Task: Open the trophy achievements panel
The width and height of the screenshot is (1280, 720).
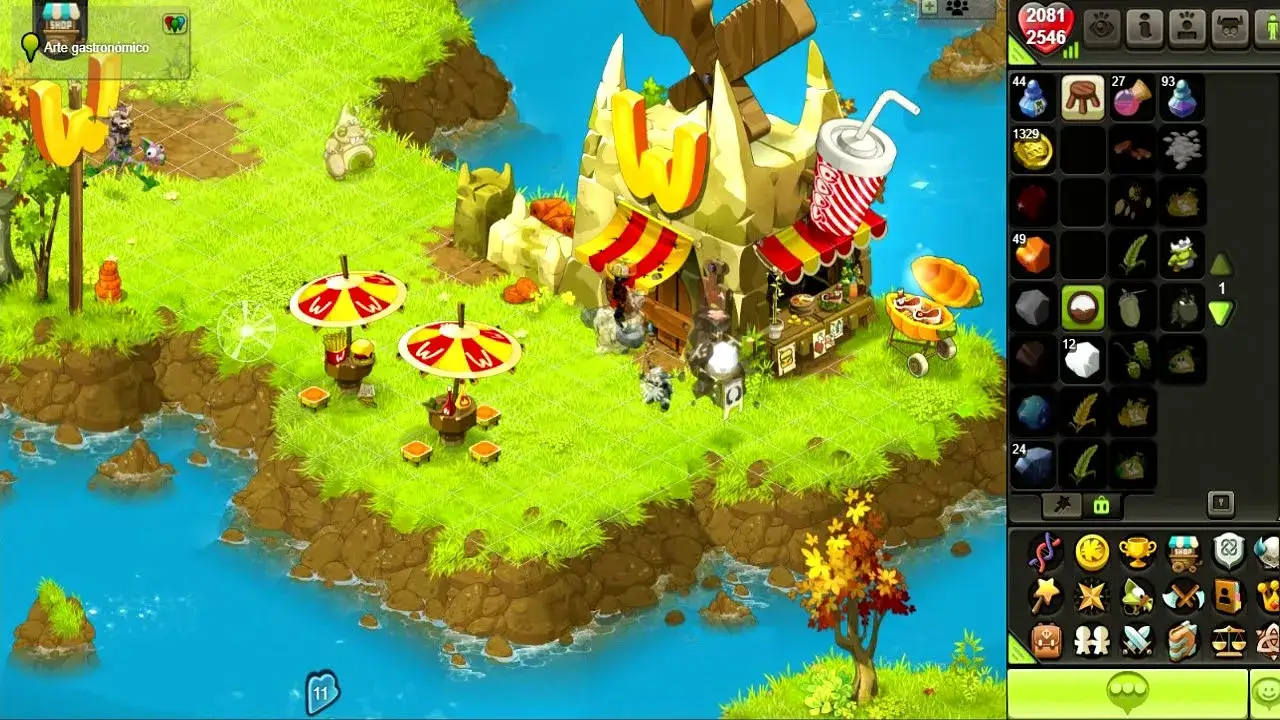Action: [1139, 551]
